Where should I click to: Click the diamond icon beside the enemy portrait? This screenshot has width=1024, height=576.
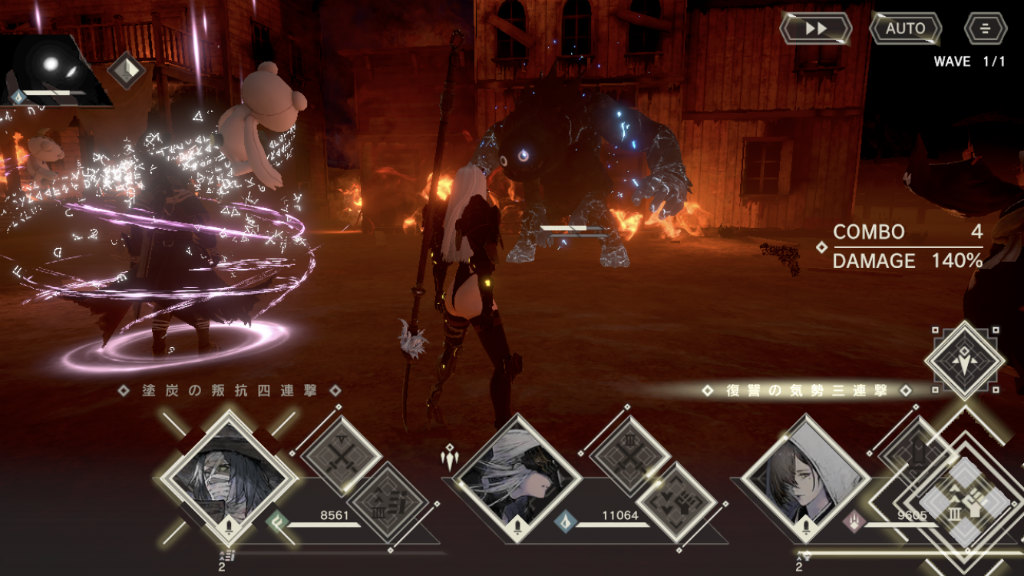click(x=127, y=71)
